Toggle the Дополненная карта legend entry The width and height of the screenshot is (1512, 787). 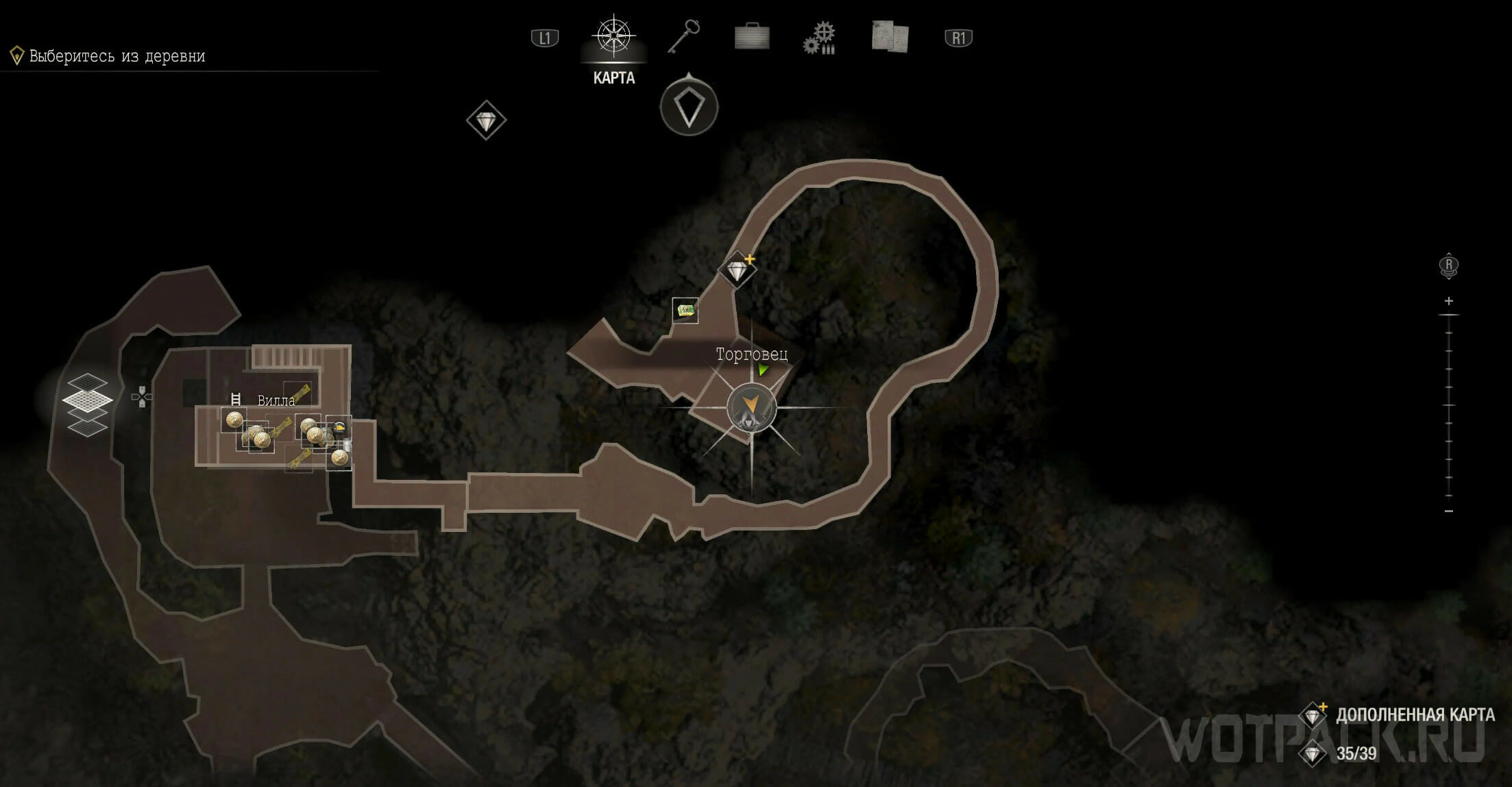point(1414,715)
